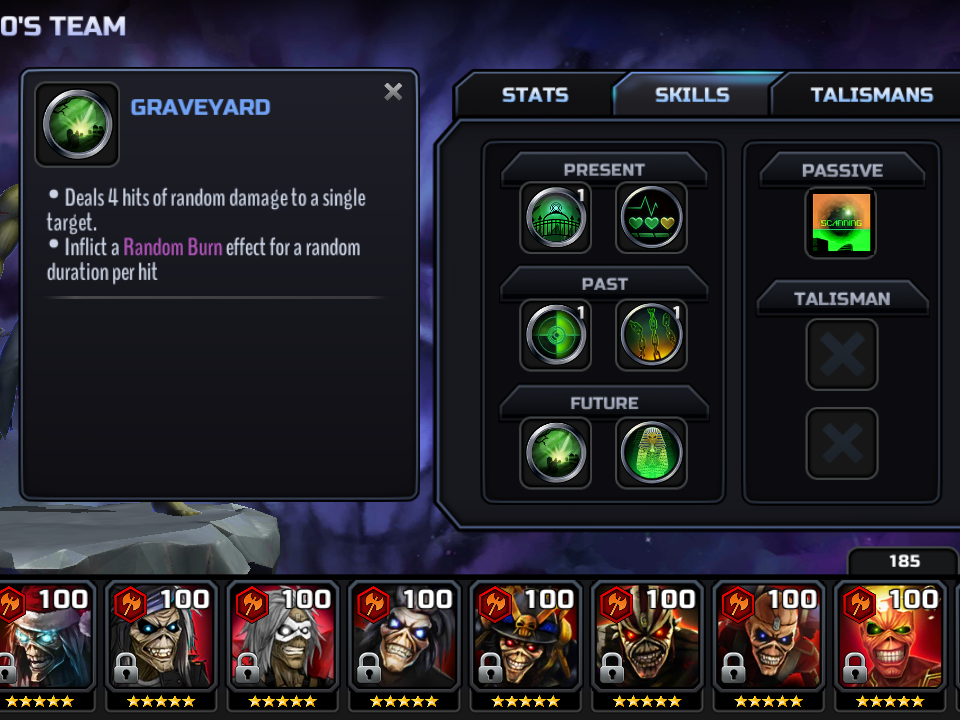
Task: View the Scanning passive skill
Action: tap(841, 223)
